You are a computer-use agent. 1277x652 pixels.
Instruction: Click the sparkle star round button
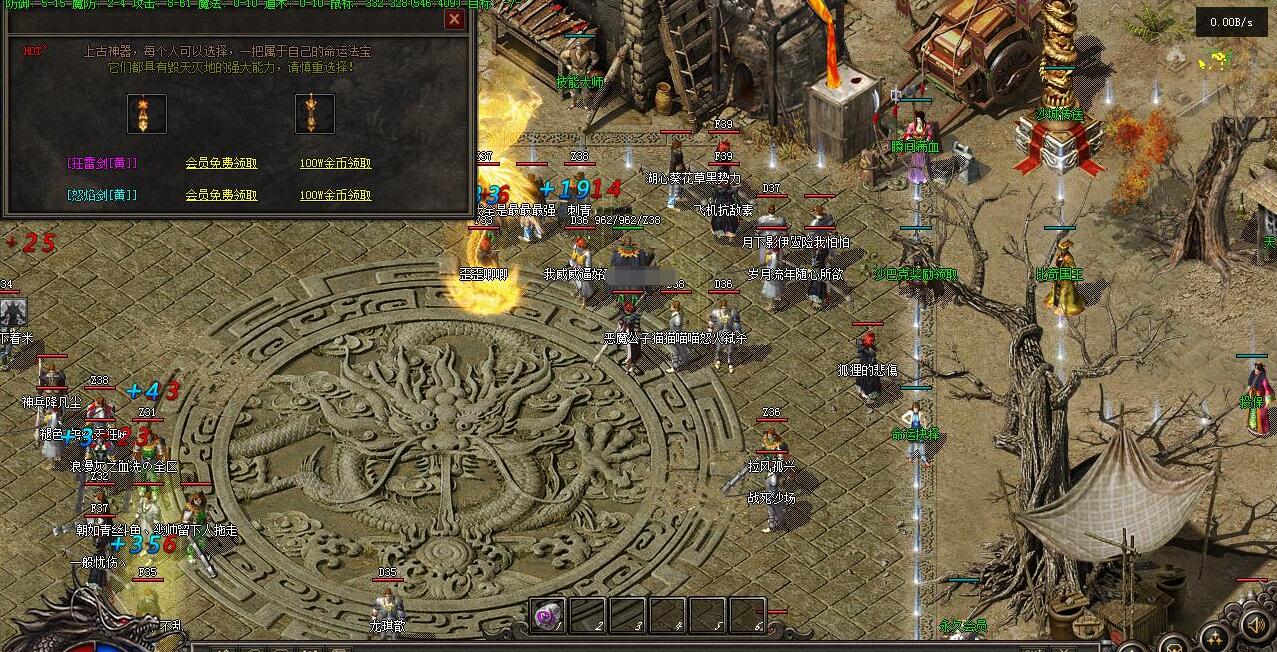click(1214, 637)
